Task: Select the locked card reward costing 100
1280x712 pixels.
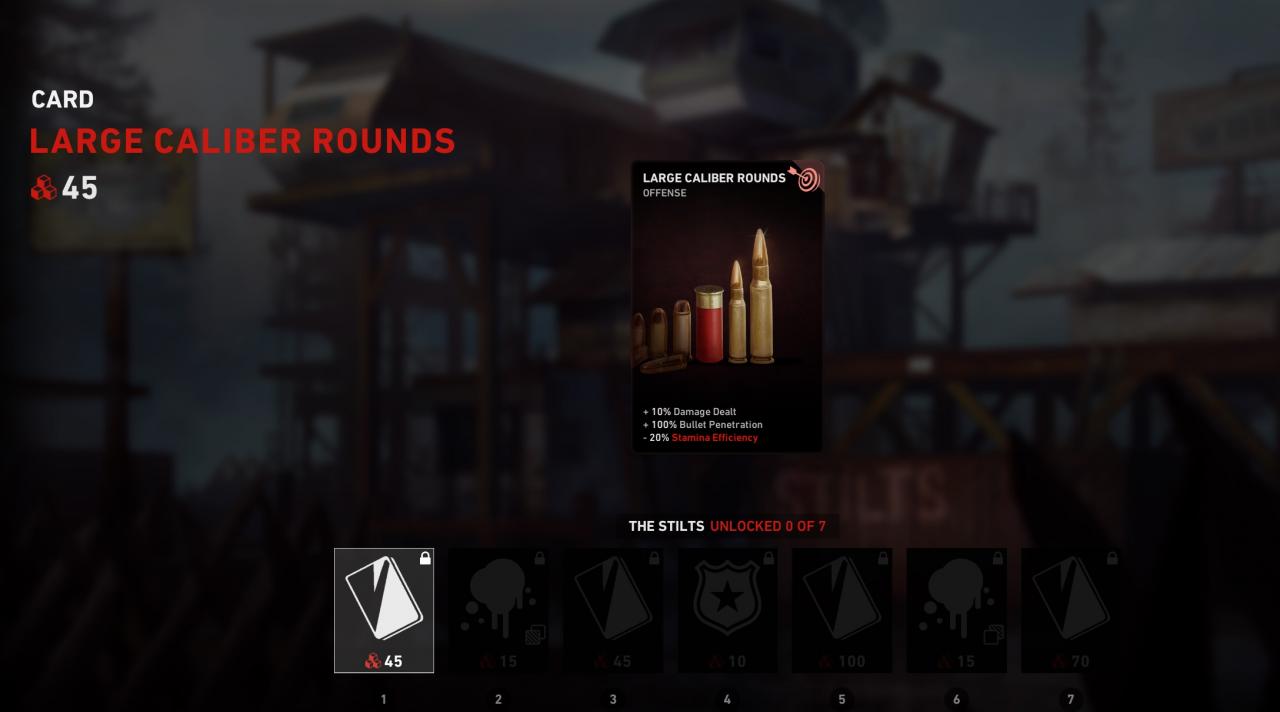Action: [x=842, y=610]
